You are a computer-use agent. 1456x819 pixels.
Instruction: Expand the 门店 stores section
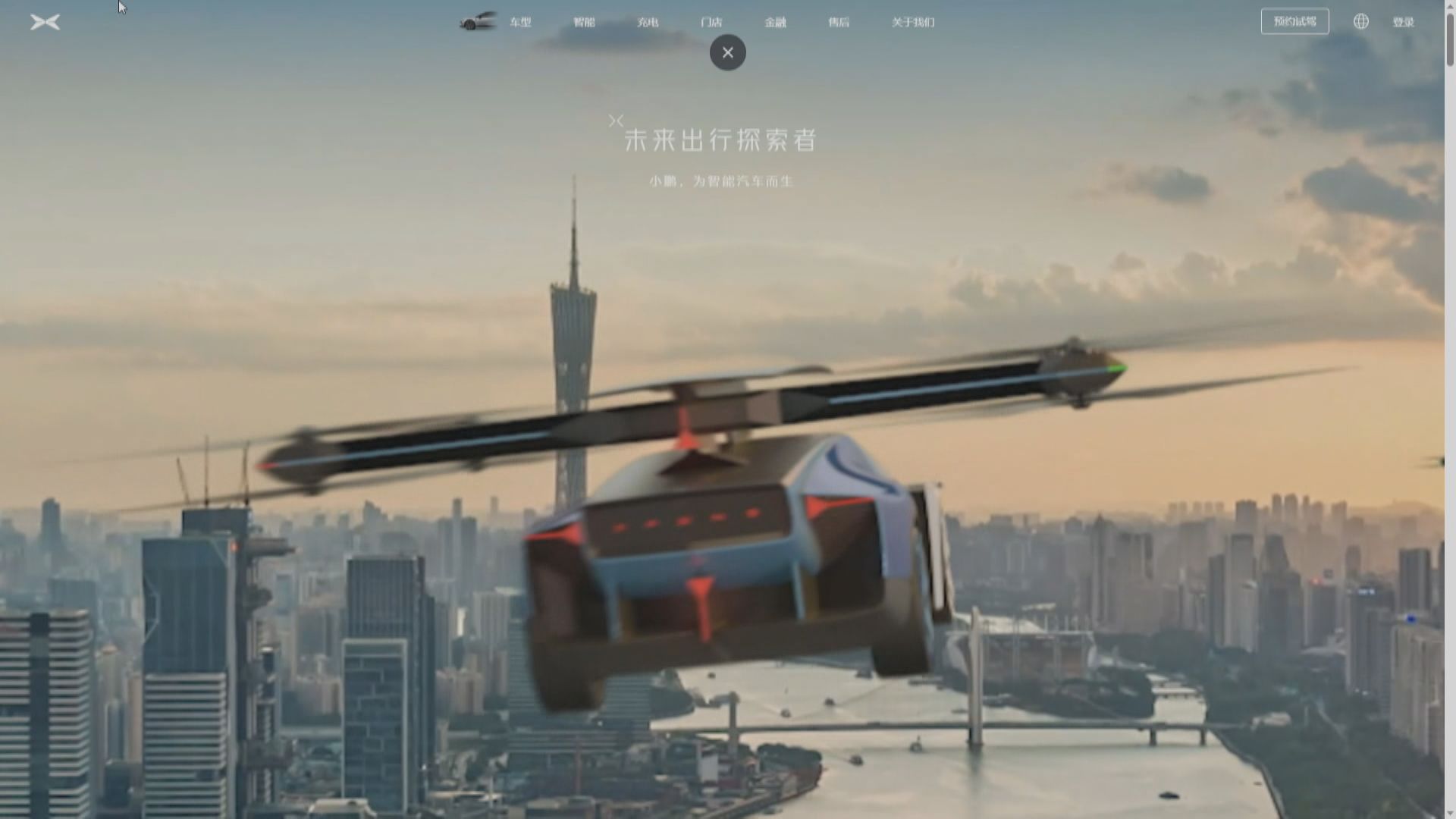tap(711, 22)
